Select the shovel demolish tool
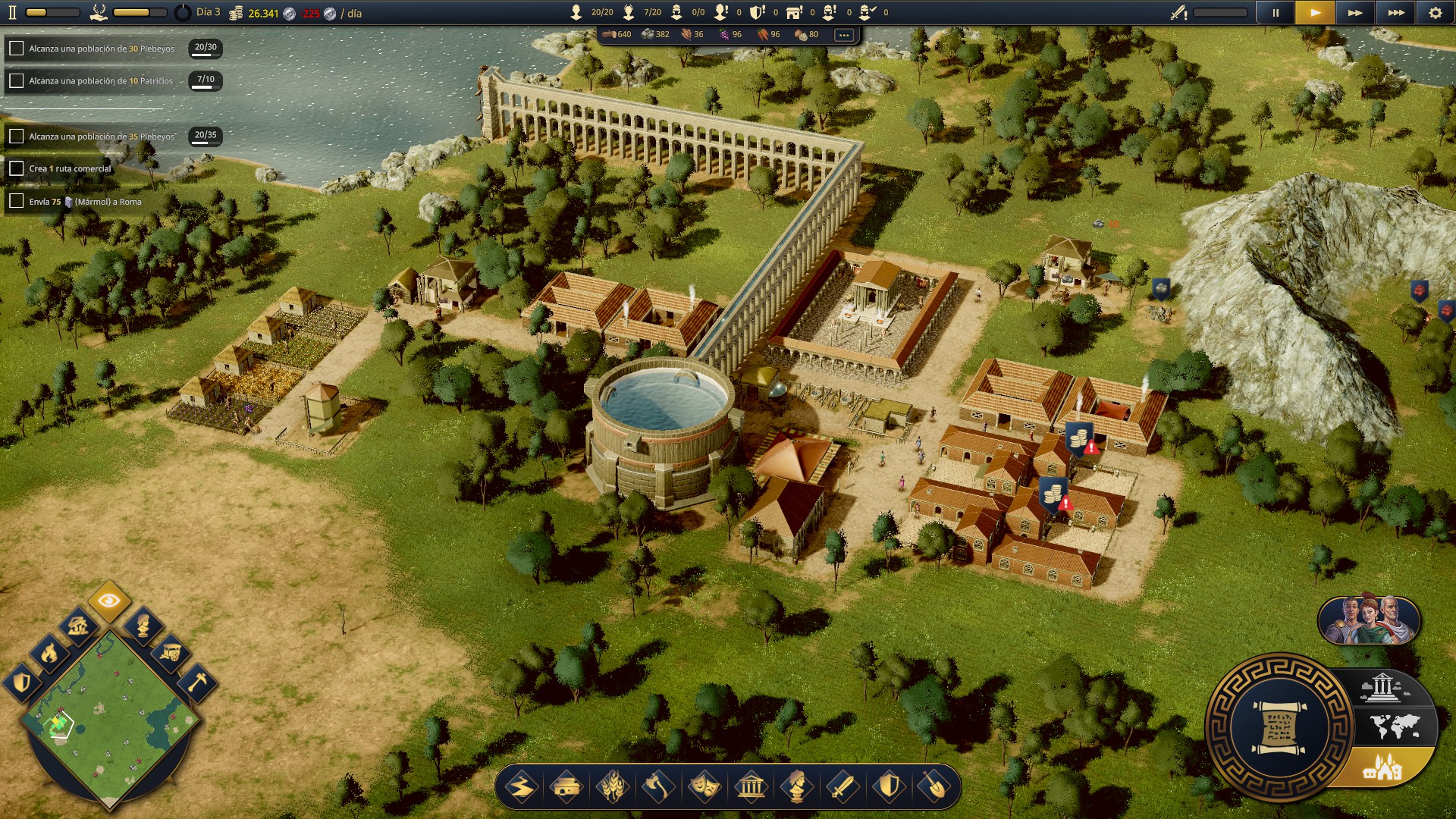The width and height of the screenshot is (1456, 819). [x=934, y=787]
